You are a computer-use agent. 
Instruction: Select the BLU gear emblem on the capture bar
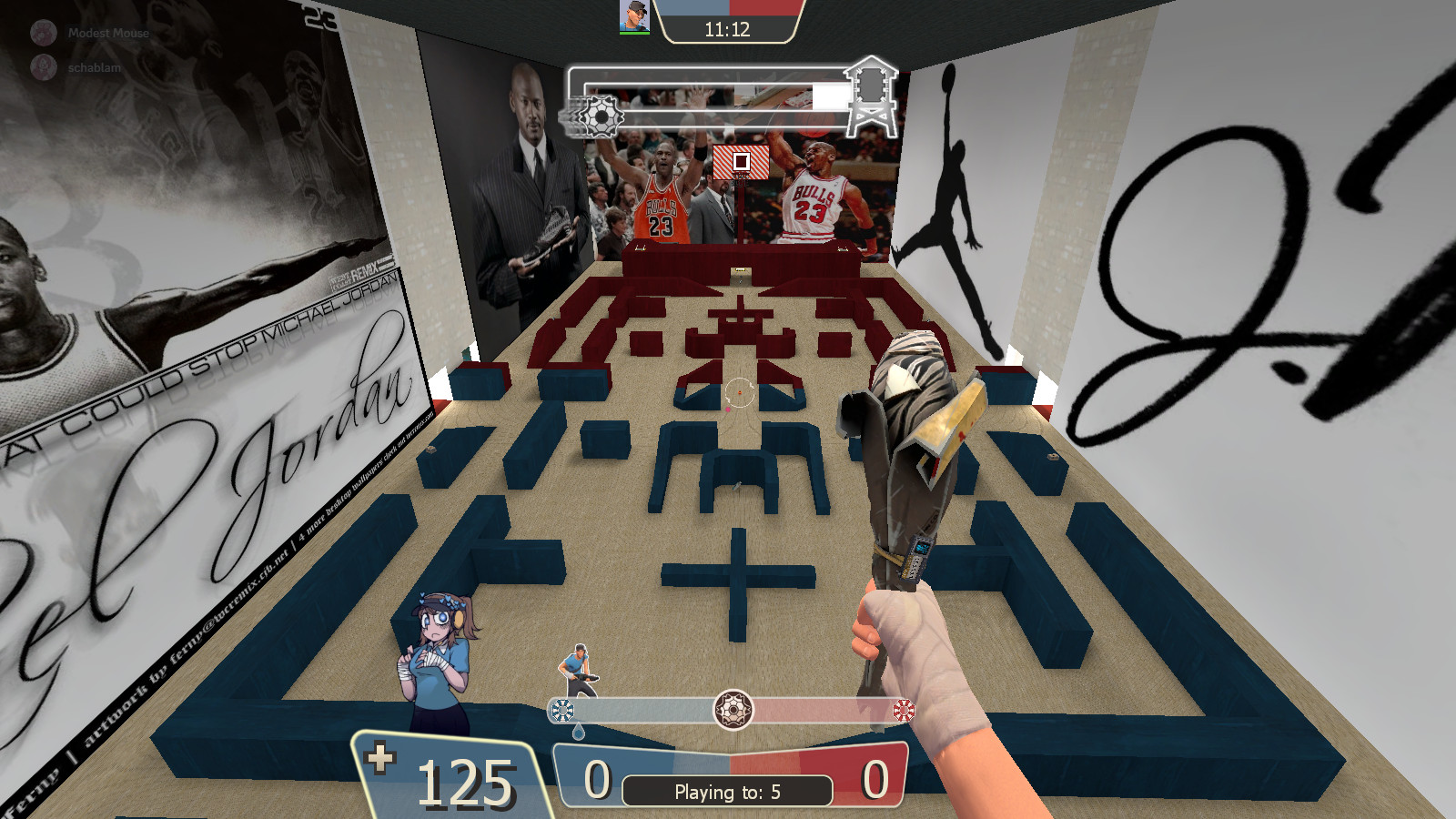tap(563, 708)
